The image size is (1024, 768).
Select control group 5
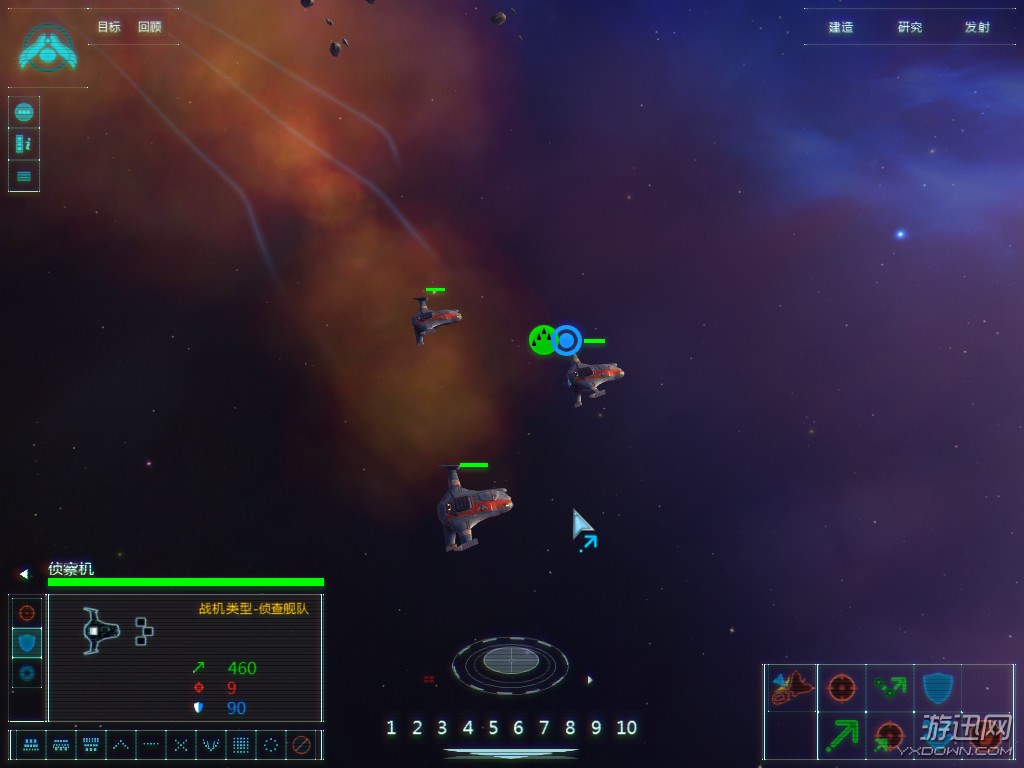(x=493, y=728)
